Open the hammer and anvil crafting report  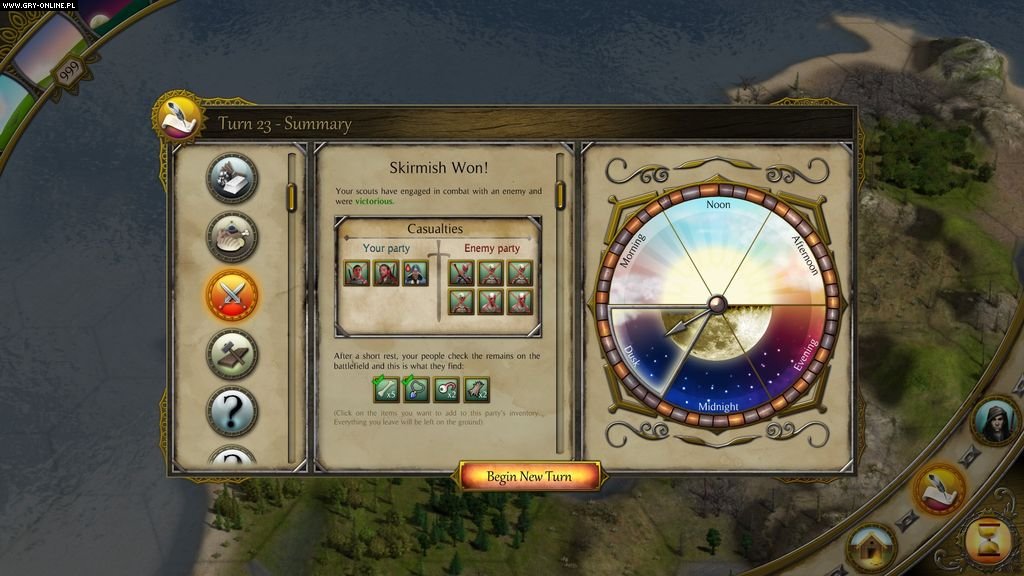[x=232, y=354]
